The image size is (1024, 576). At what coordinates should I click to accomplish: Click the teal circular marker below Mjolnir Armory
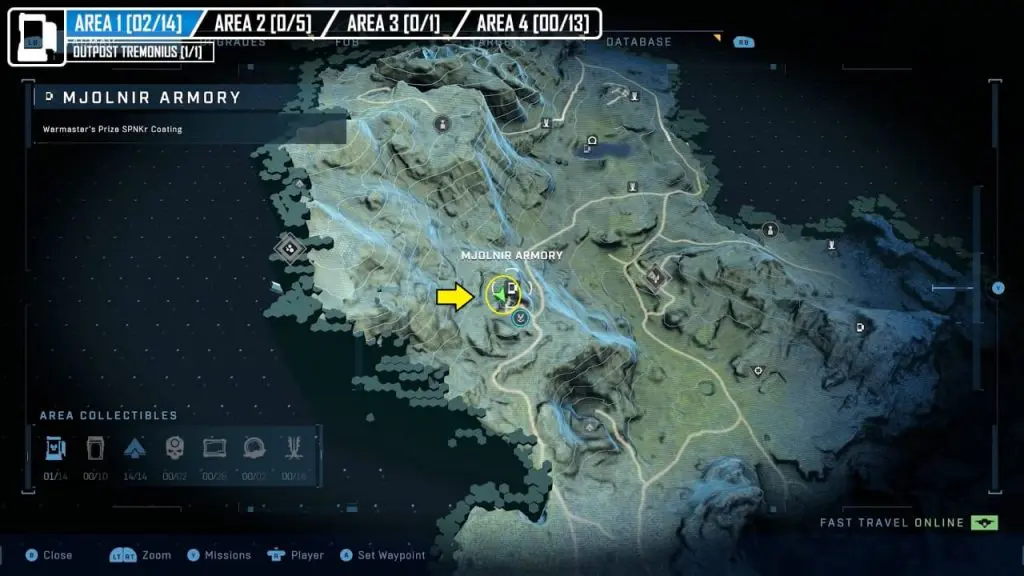519,318
